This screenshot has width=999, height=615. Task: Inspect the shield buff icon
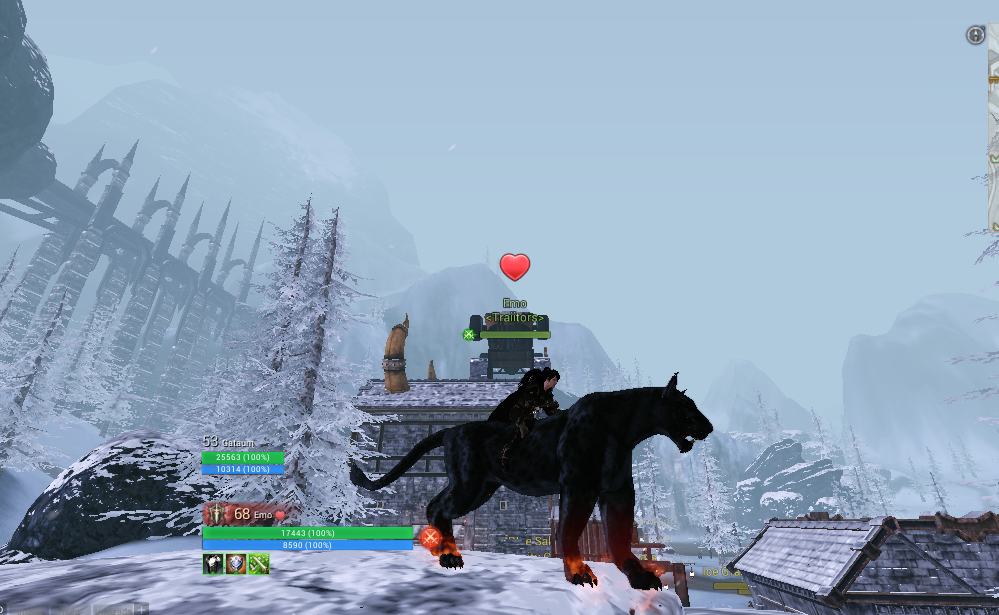pos(235,564)
